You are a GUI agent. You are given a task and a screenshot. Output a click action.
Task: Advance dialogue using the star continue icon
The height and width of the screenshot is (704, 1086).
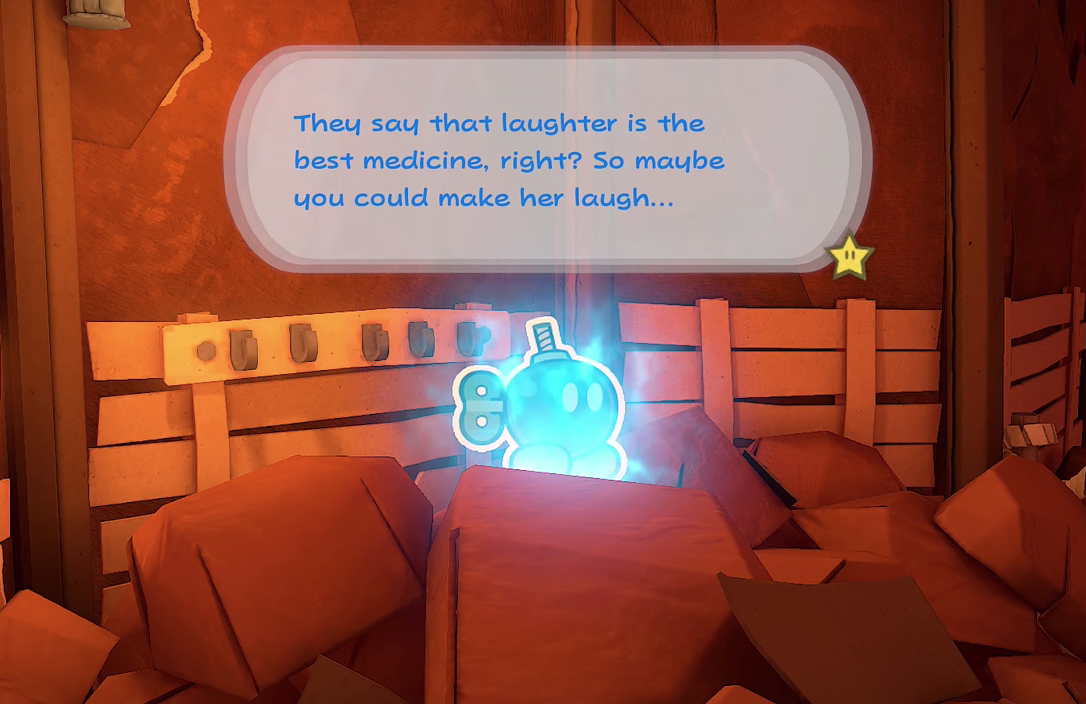coord(850,256)
